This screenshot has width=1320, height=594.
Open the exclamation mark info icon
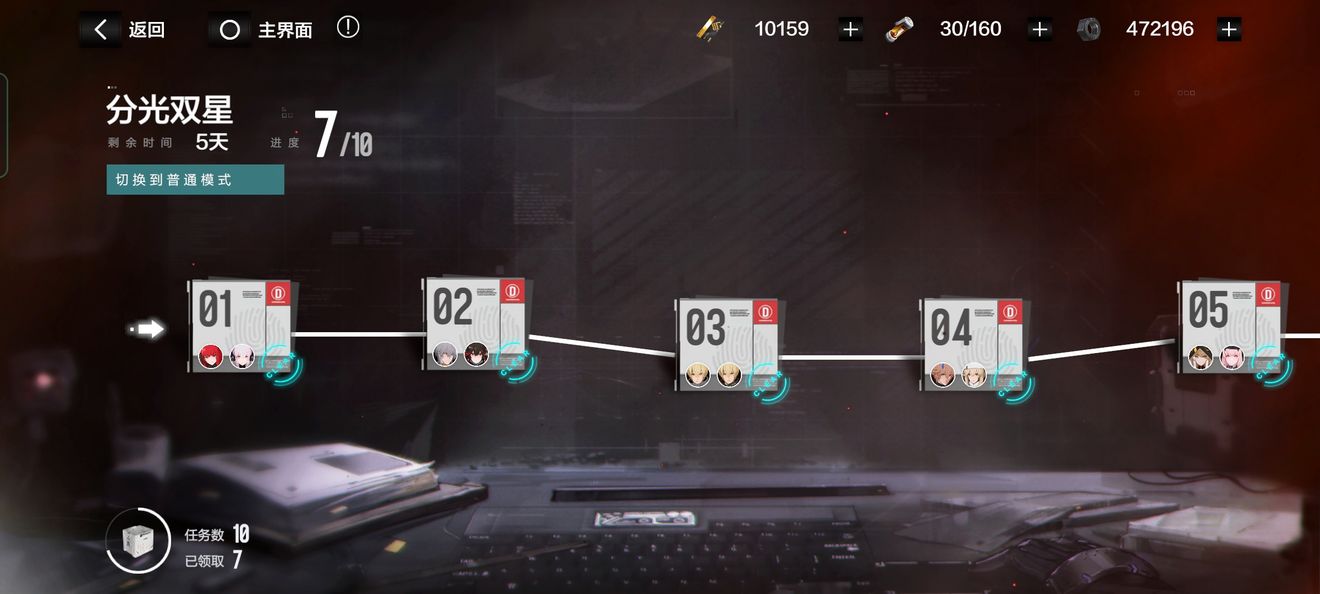point(348,28)
